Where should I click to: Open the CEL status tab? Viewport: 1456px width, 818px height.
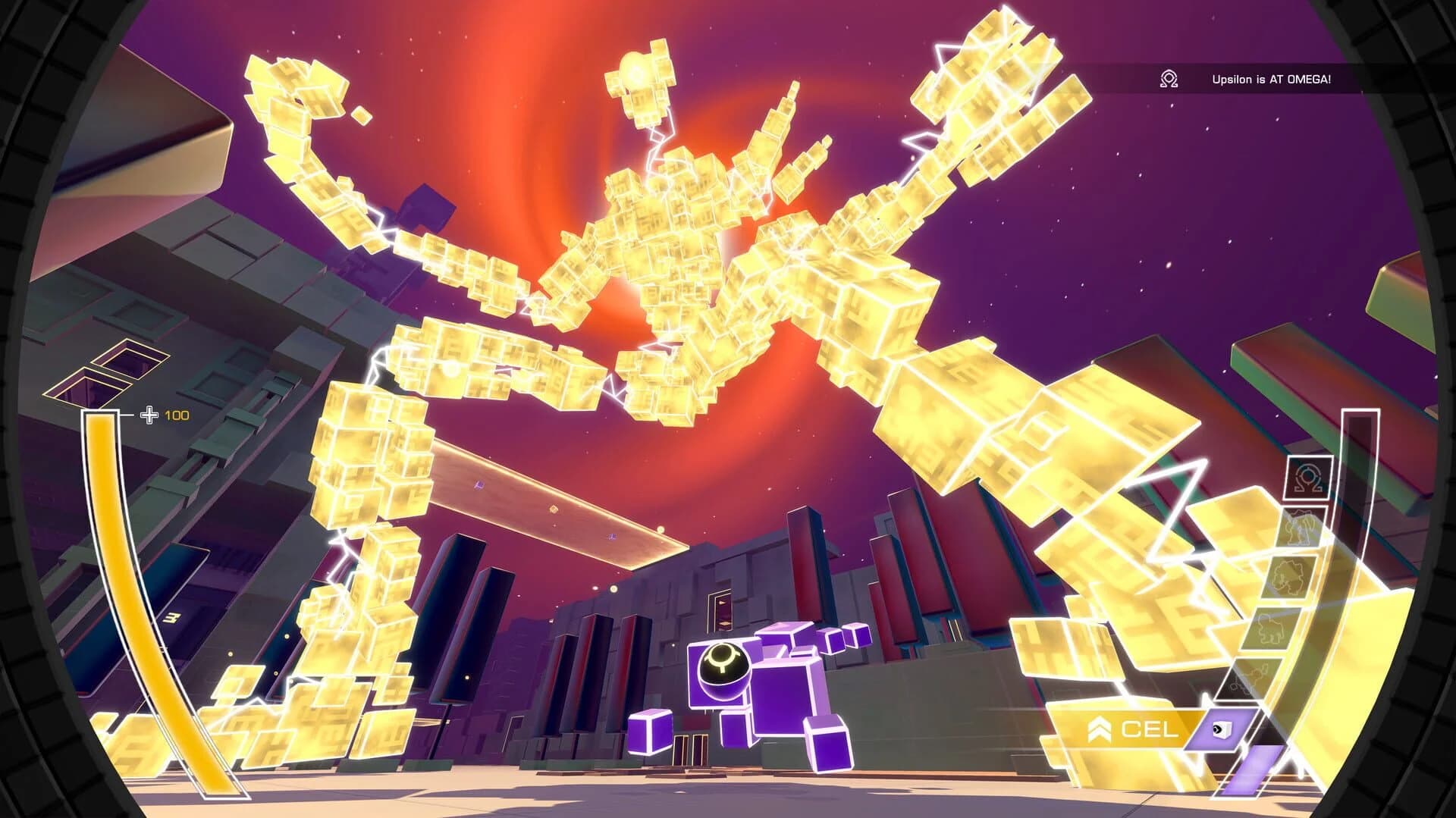click(x=1149, y=729)
